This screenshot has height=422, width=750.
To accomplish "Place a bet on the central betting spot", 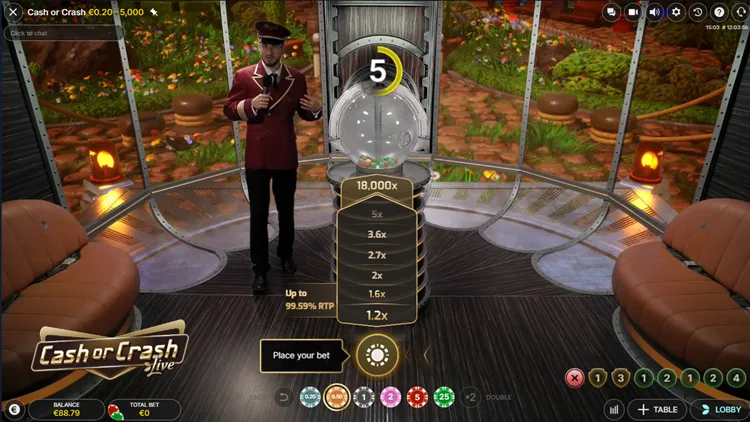I will 377,354.
